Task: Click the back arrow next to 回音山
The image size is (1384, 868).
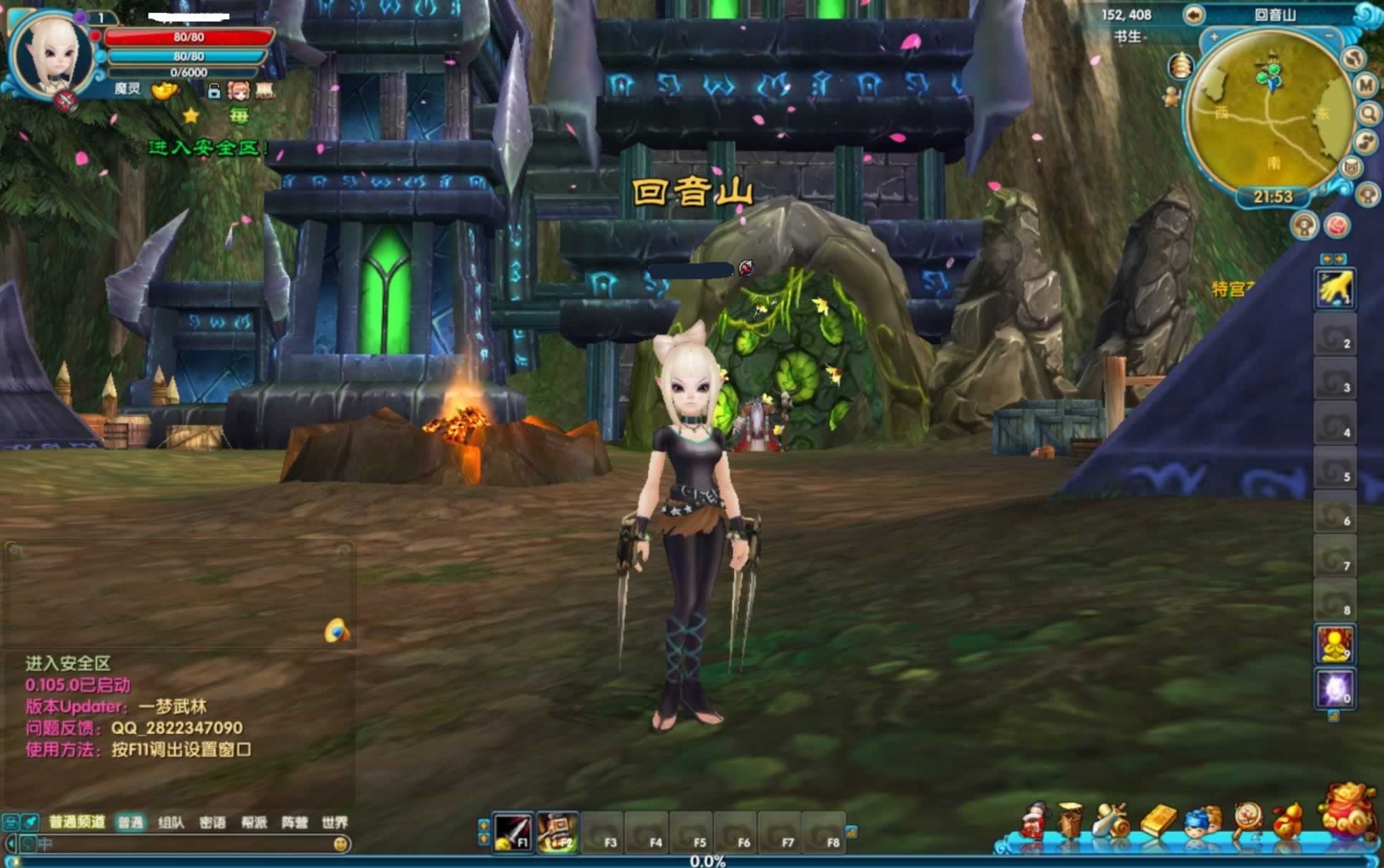Action: pos(1193,14)
